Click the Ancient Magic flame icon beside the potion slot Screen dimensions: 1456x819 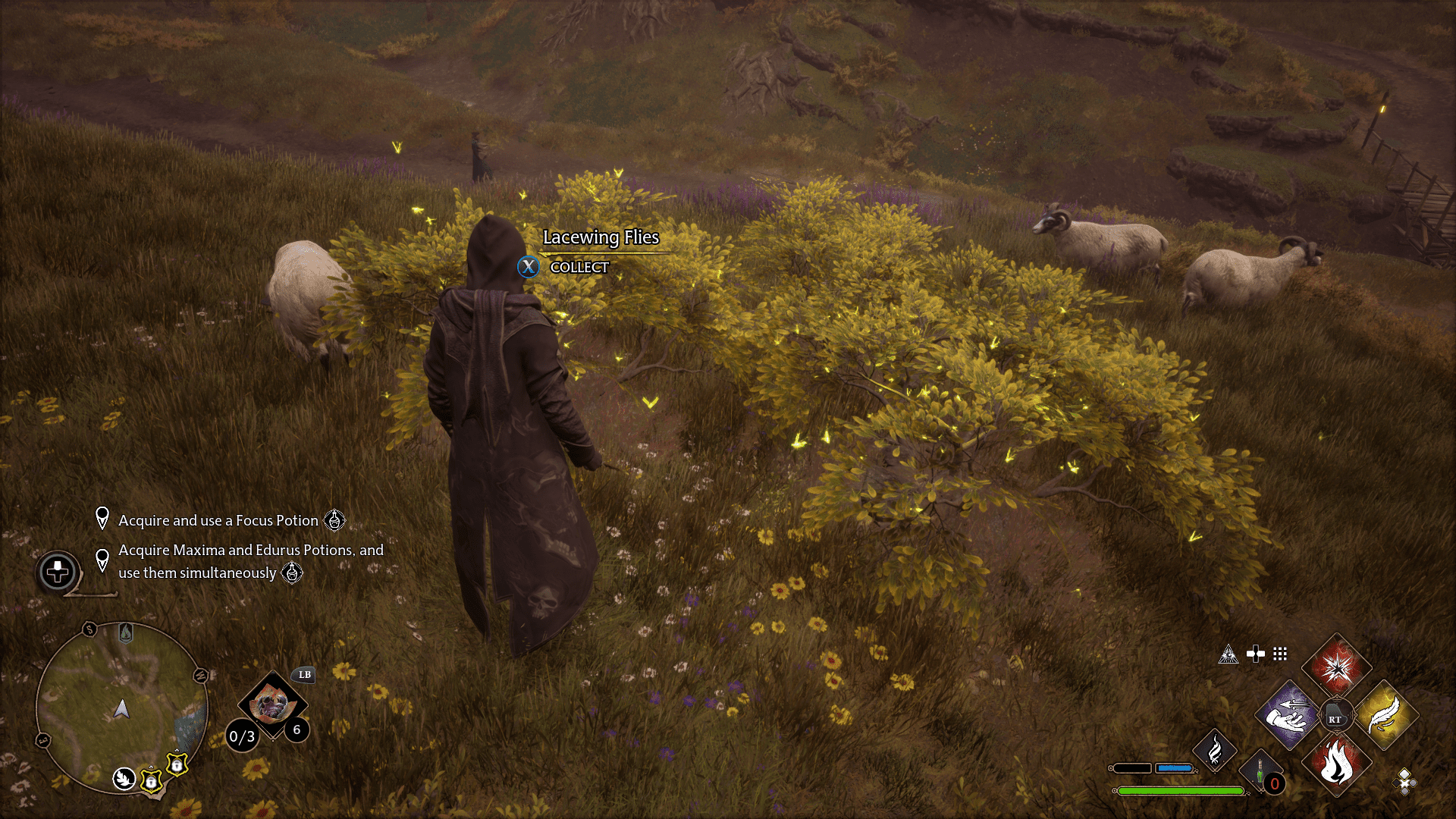pyautogui.click(x=1215, y=752)
